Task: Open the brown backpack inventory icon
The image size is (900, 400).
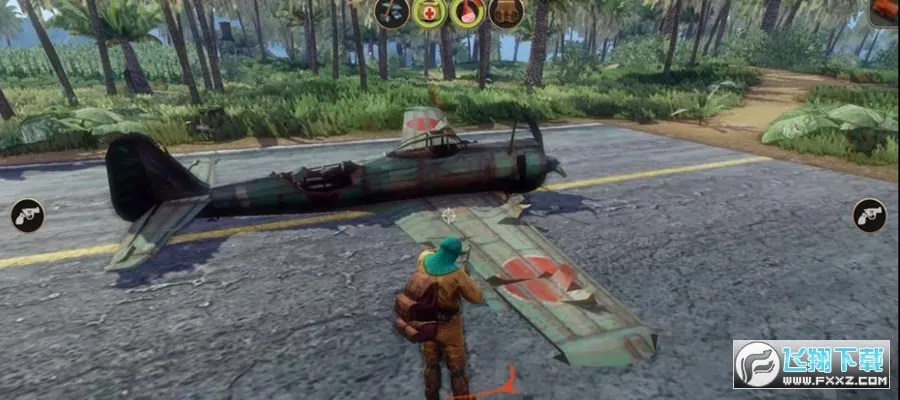Action: pyautogui.click(x=504, y=12)
